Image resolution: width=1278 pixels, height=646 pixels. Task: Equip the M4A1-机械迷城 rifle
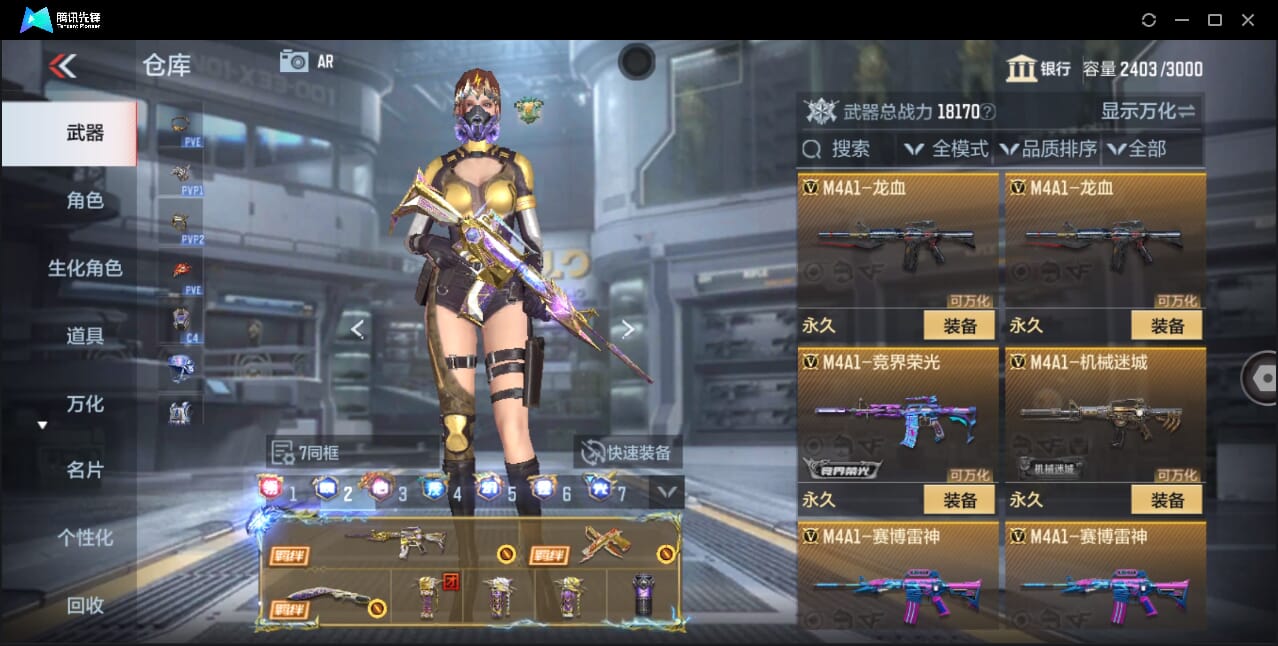(1166, 499)
